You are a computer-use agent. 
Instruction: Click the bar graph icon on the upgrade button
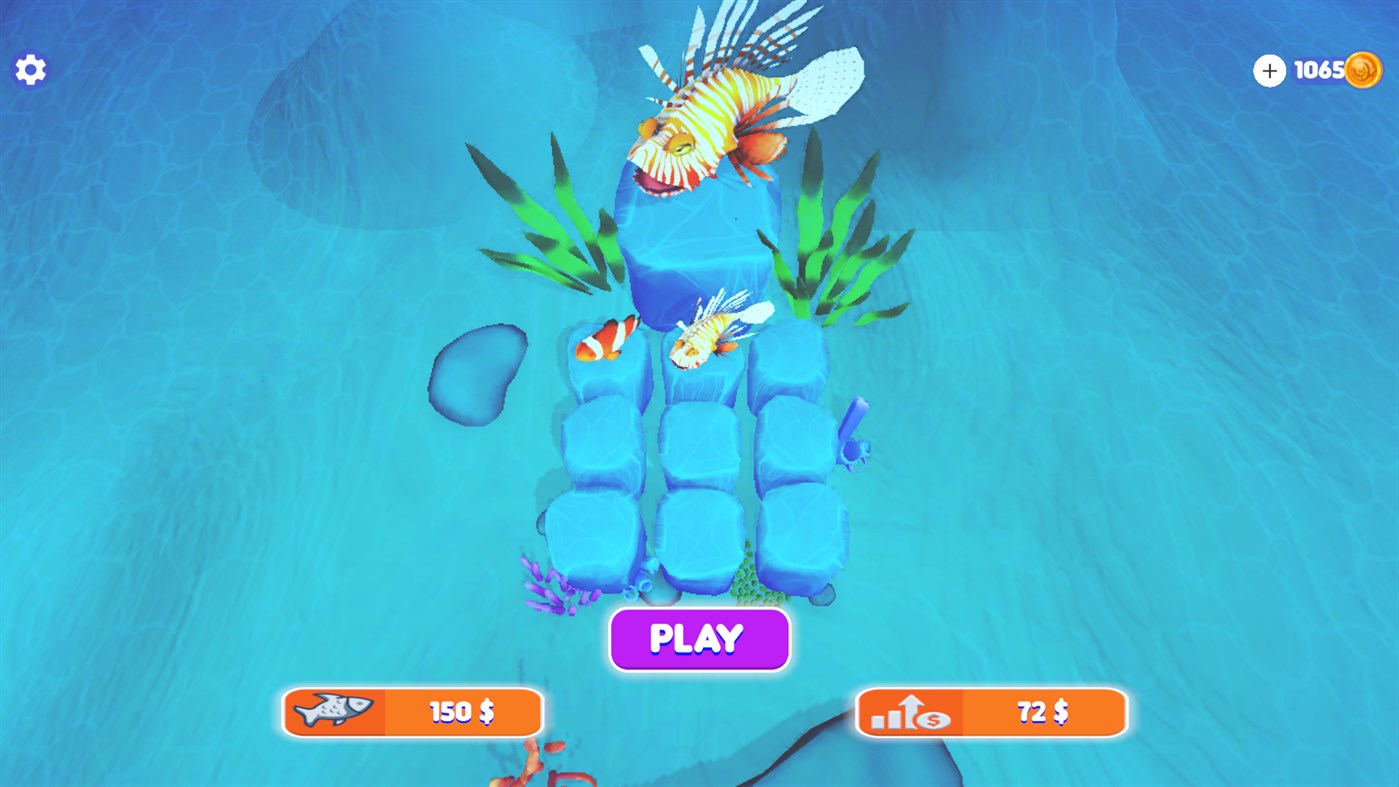pos(889,718)
